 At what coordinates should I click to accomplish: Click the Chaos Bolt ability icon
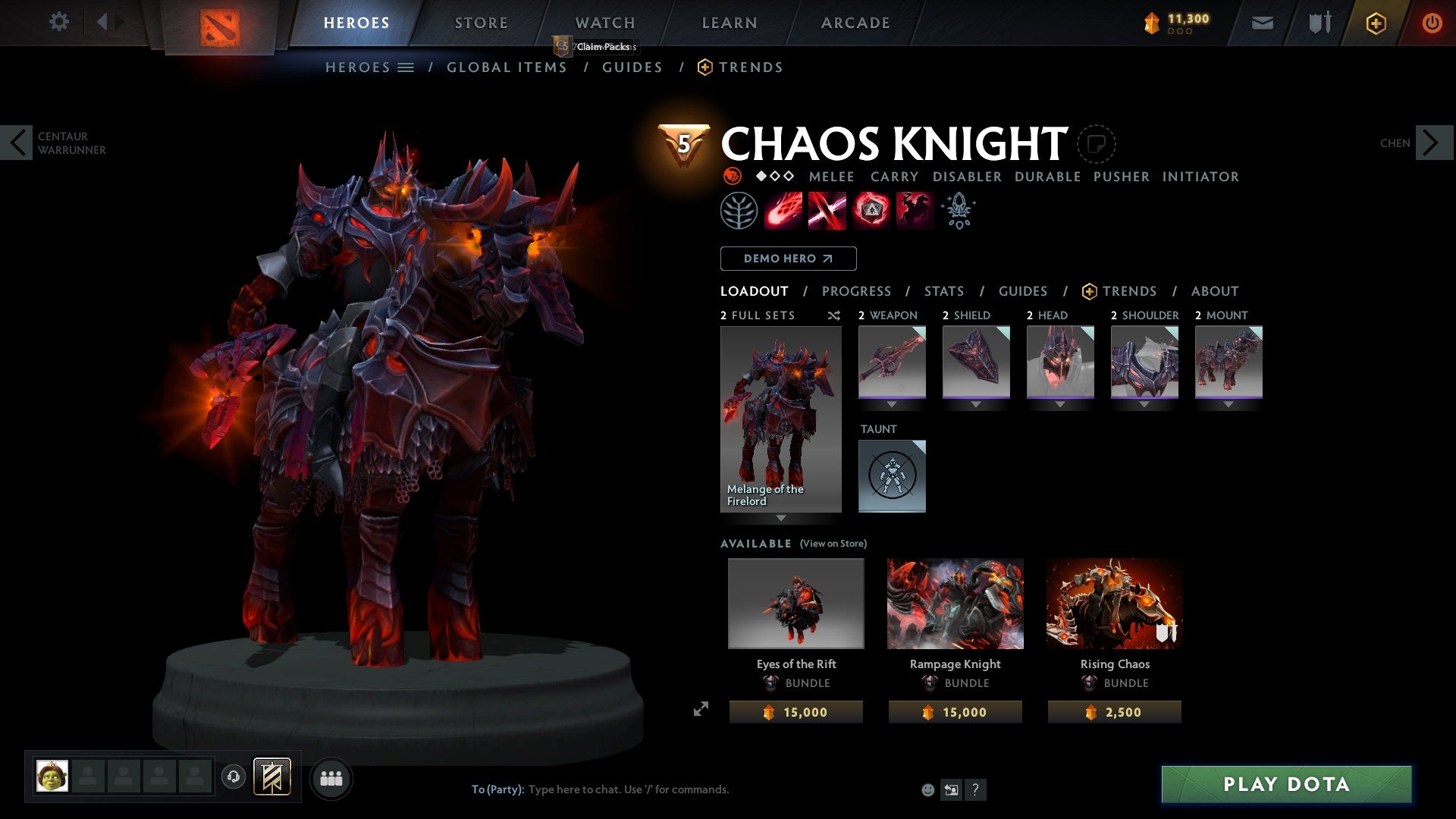782,210
